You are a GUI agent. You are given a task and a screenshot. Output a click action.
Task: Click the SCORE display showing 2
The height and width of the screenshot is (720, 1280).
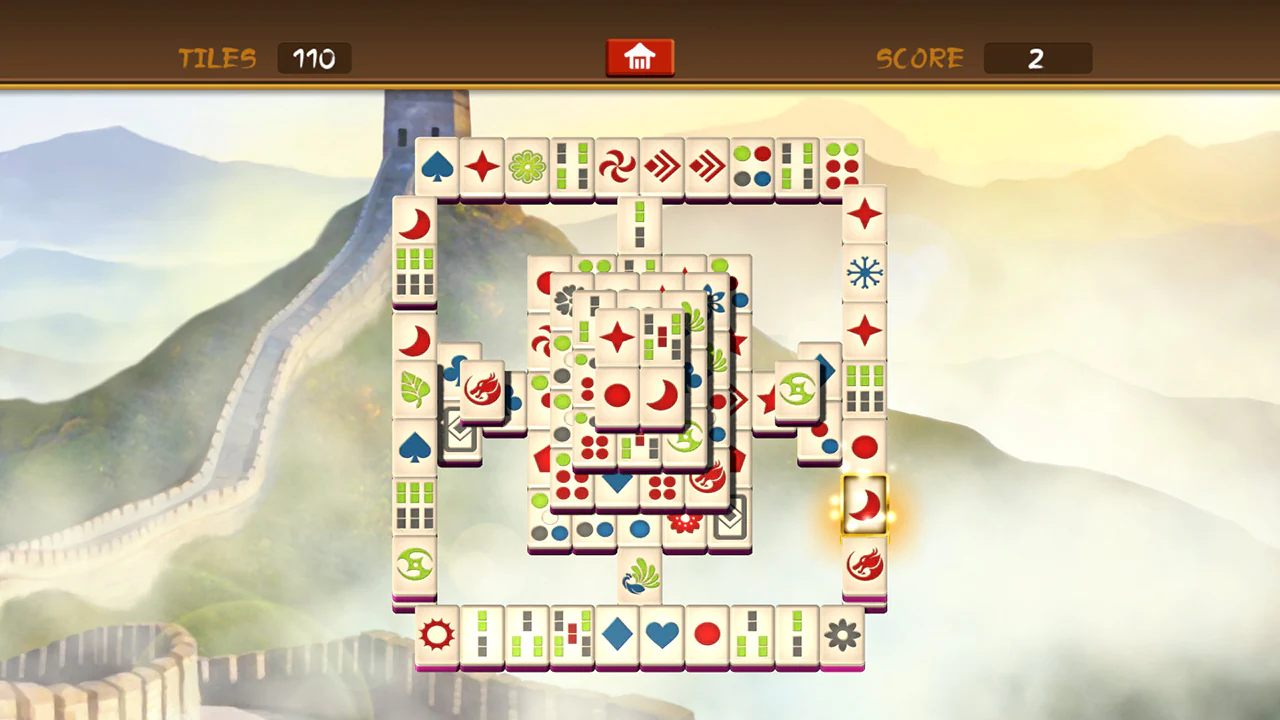click(1037, 58)
